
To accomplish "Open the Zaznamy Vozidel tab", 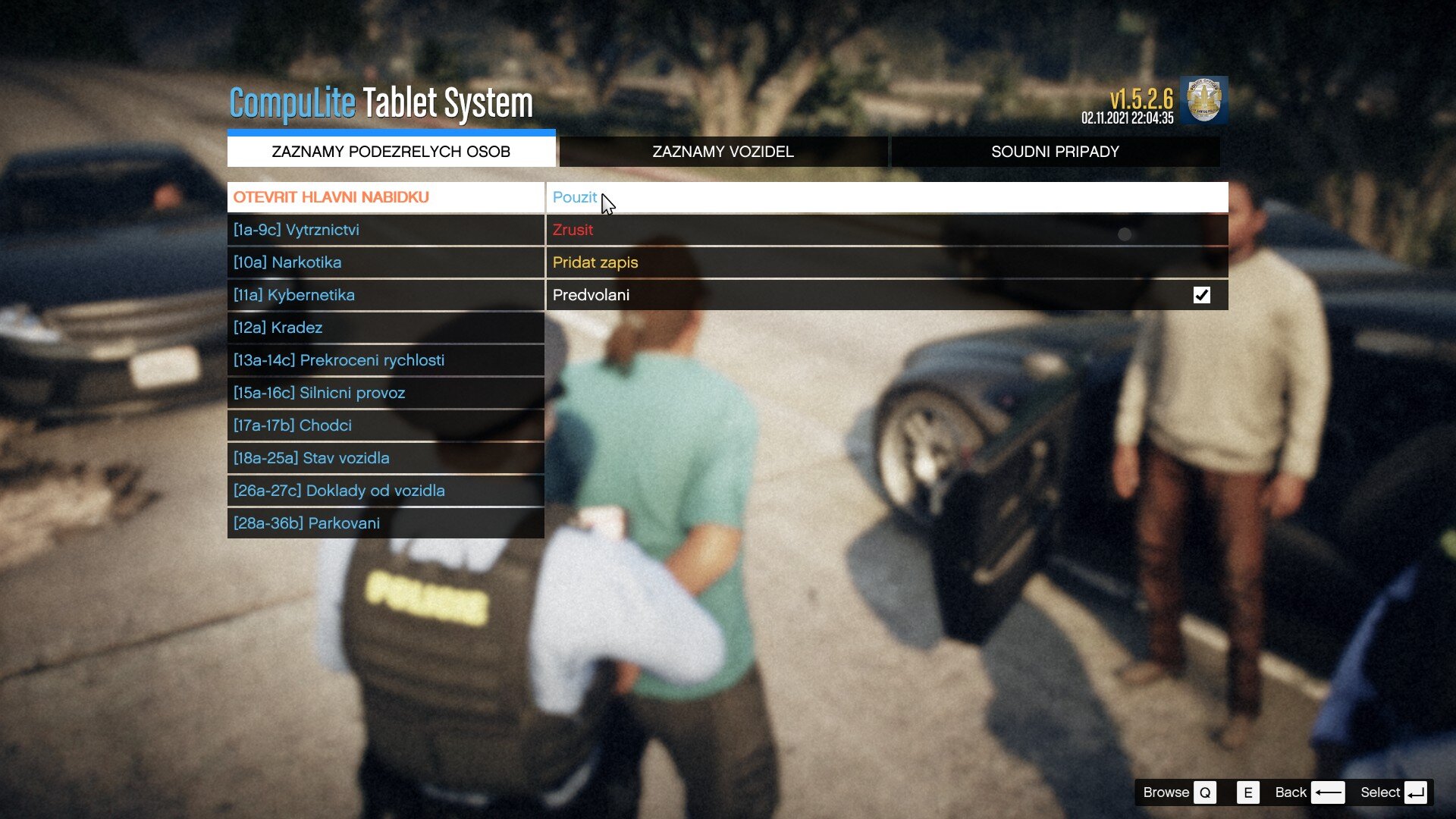I will click(x=723, y=152).
